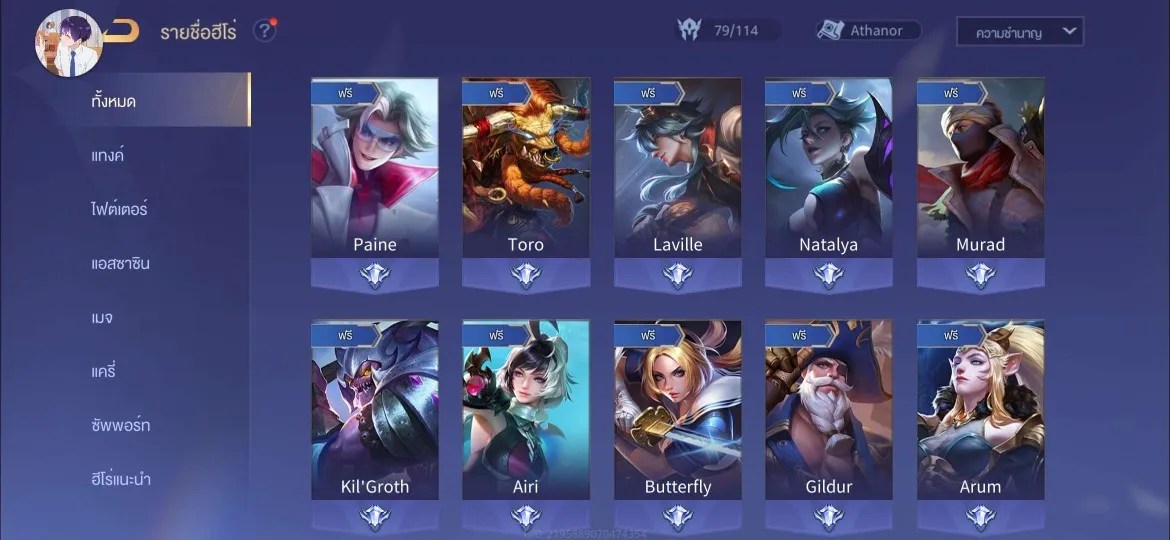Switch to the แครี่ (Carry) tab
Image resolution: width=1170 pixels, height=540 pixels.
(x=103, y=371)
